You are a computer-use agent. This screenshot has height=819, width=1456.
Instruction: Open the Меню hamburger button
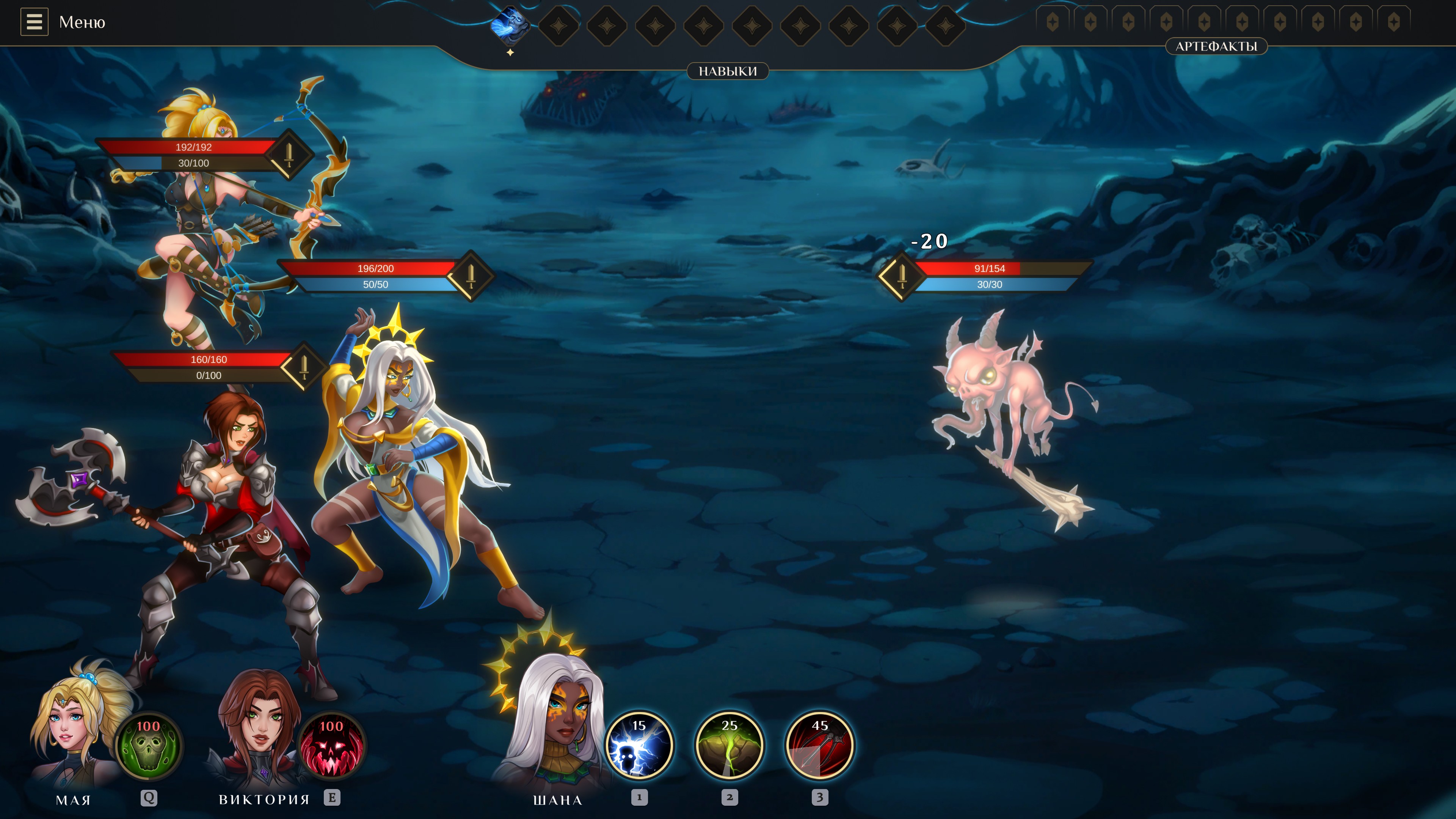34,22
